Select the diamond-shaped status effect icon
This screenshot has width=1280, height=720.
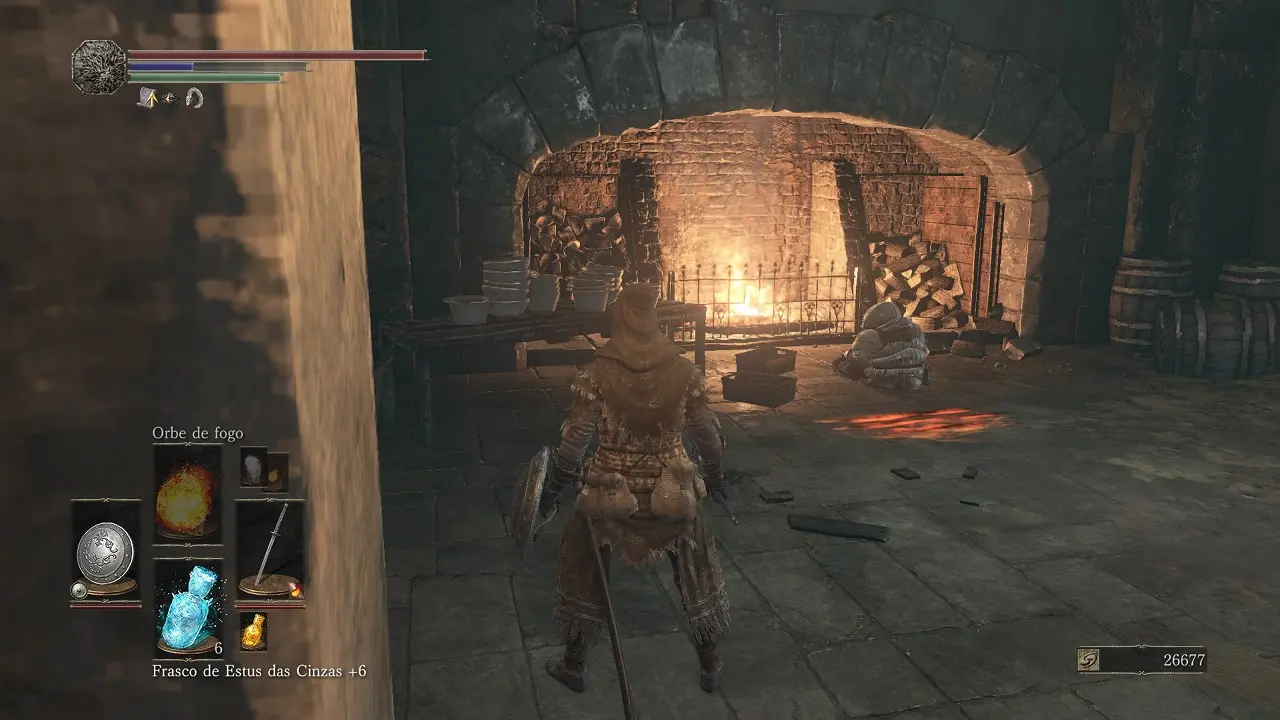pyautogui.click(x=170, y=98)
